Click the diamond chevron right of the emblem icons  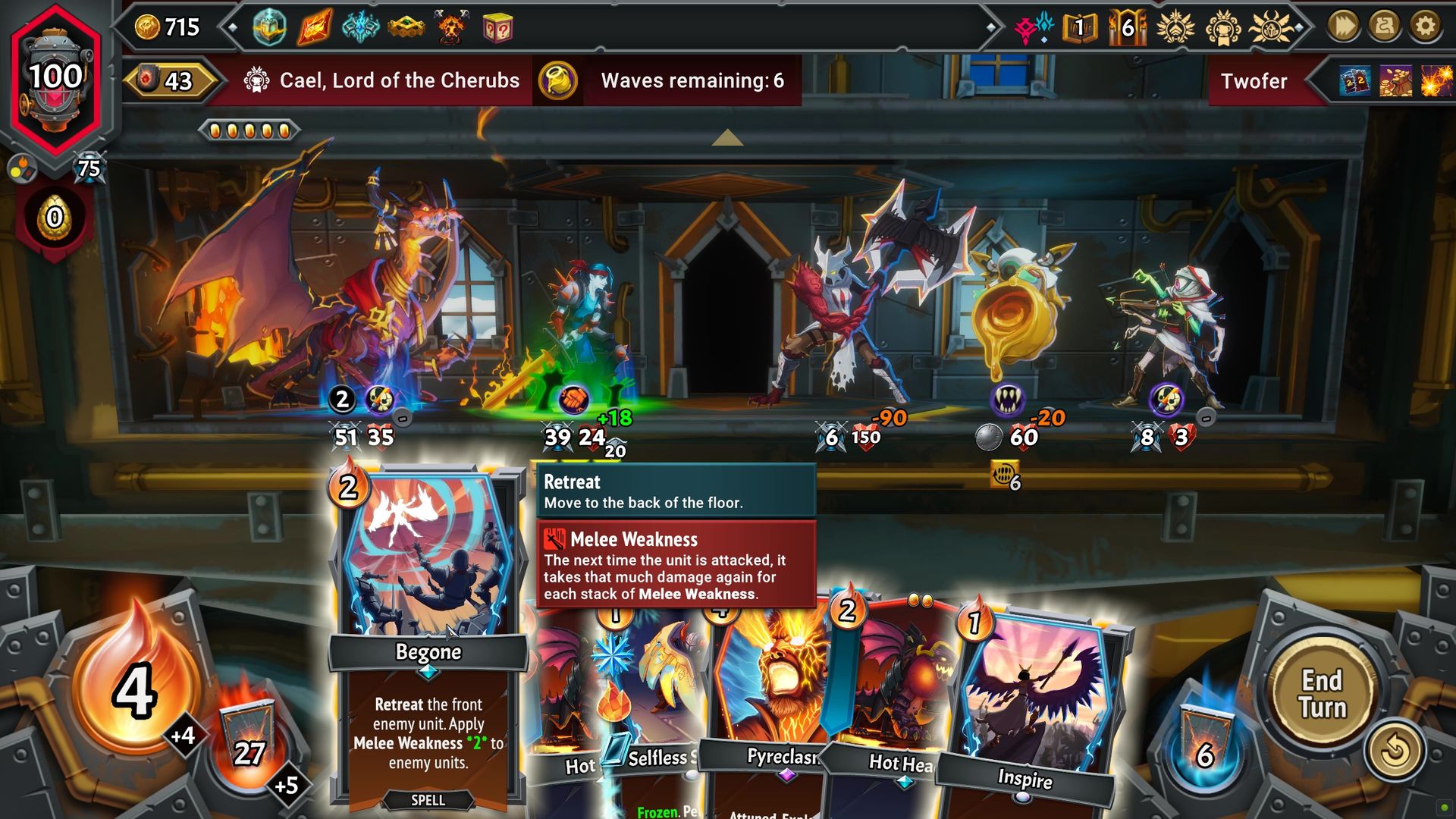click(1299, 29)
